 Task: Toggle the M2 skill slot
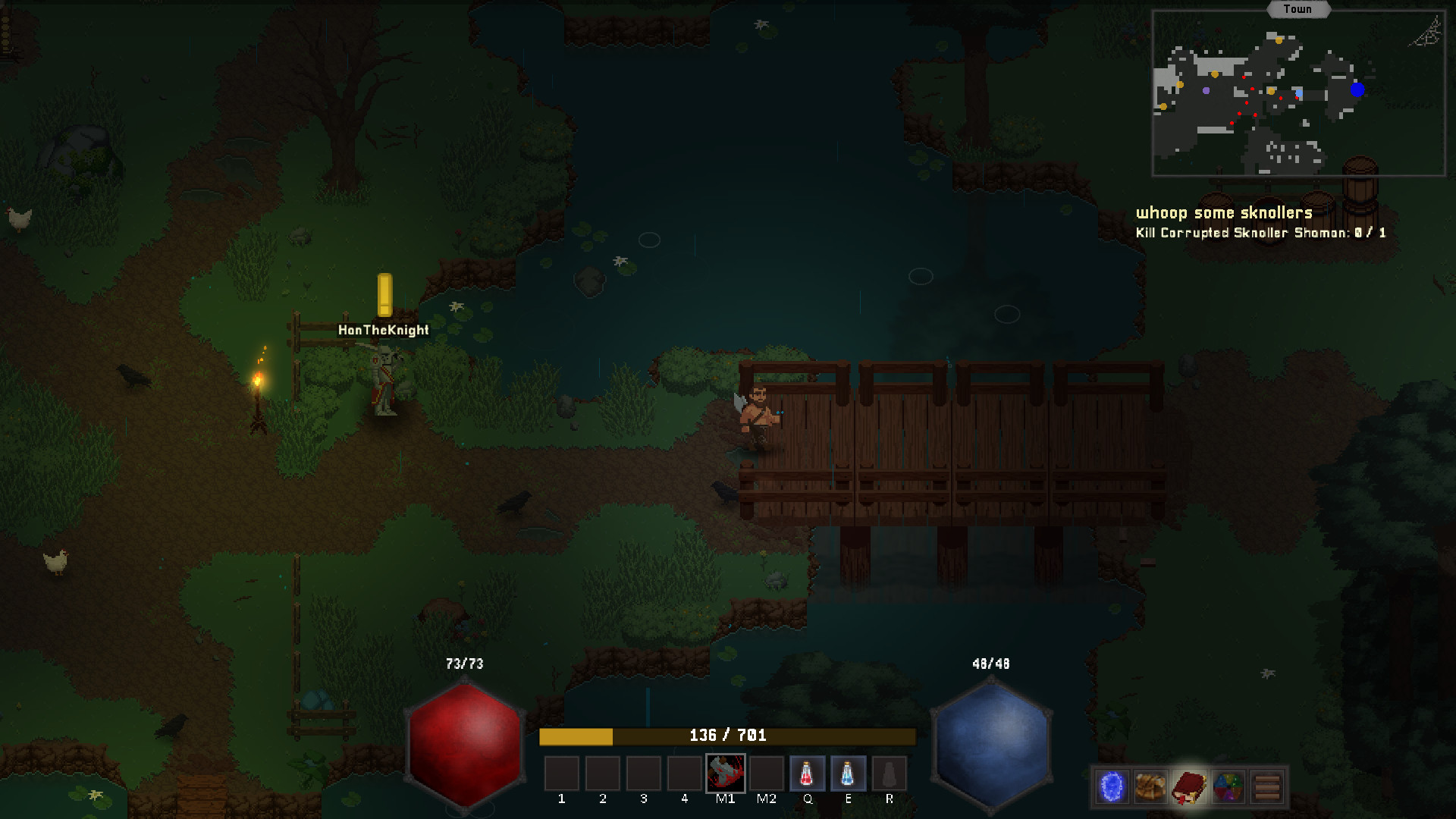pos(767,774)
